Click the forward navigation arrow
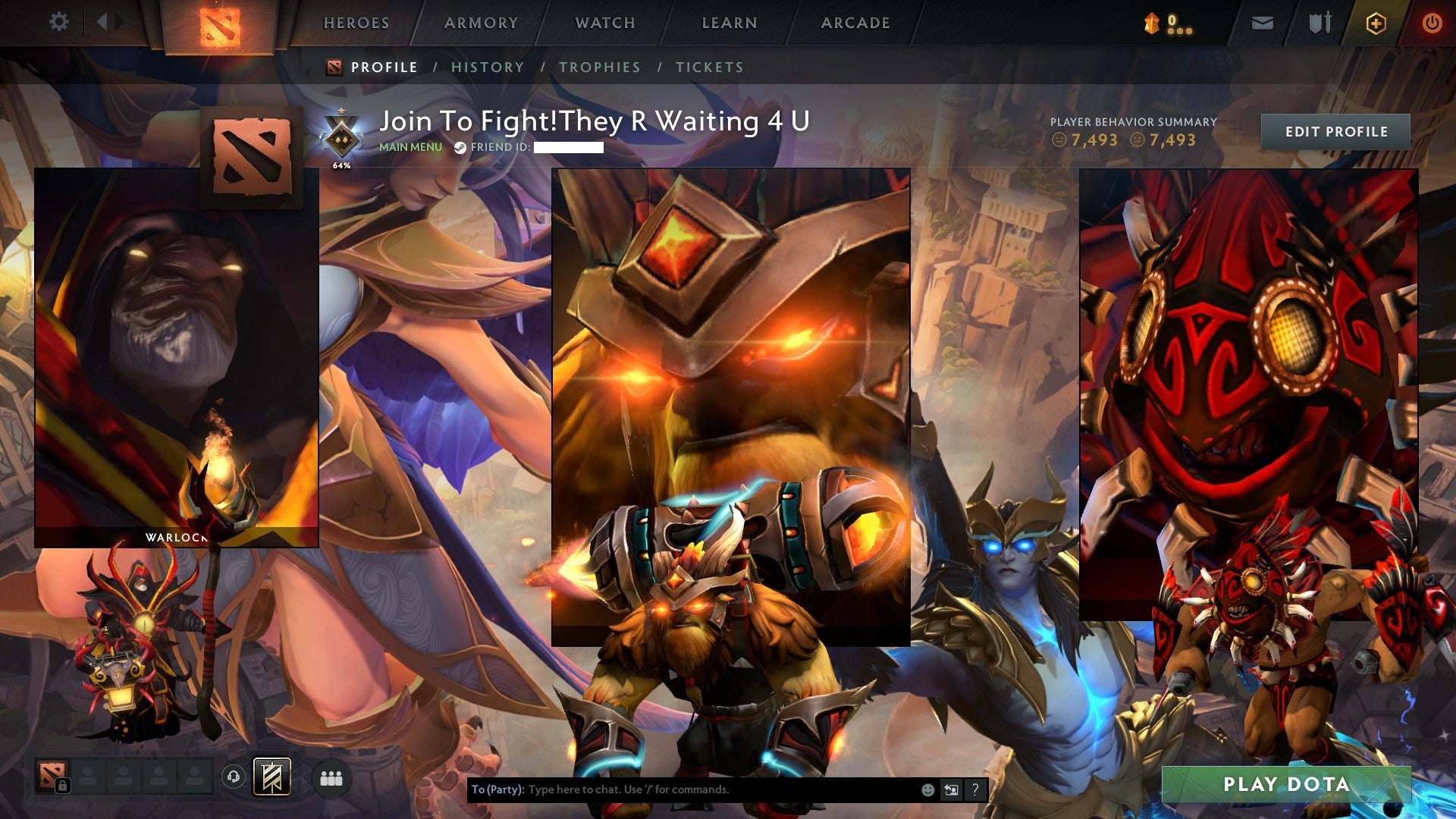 (118, 21)
